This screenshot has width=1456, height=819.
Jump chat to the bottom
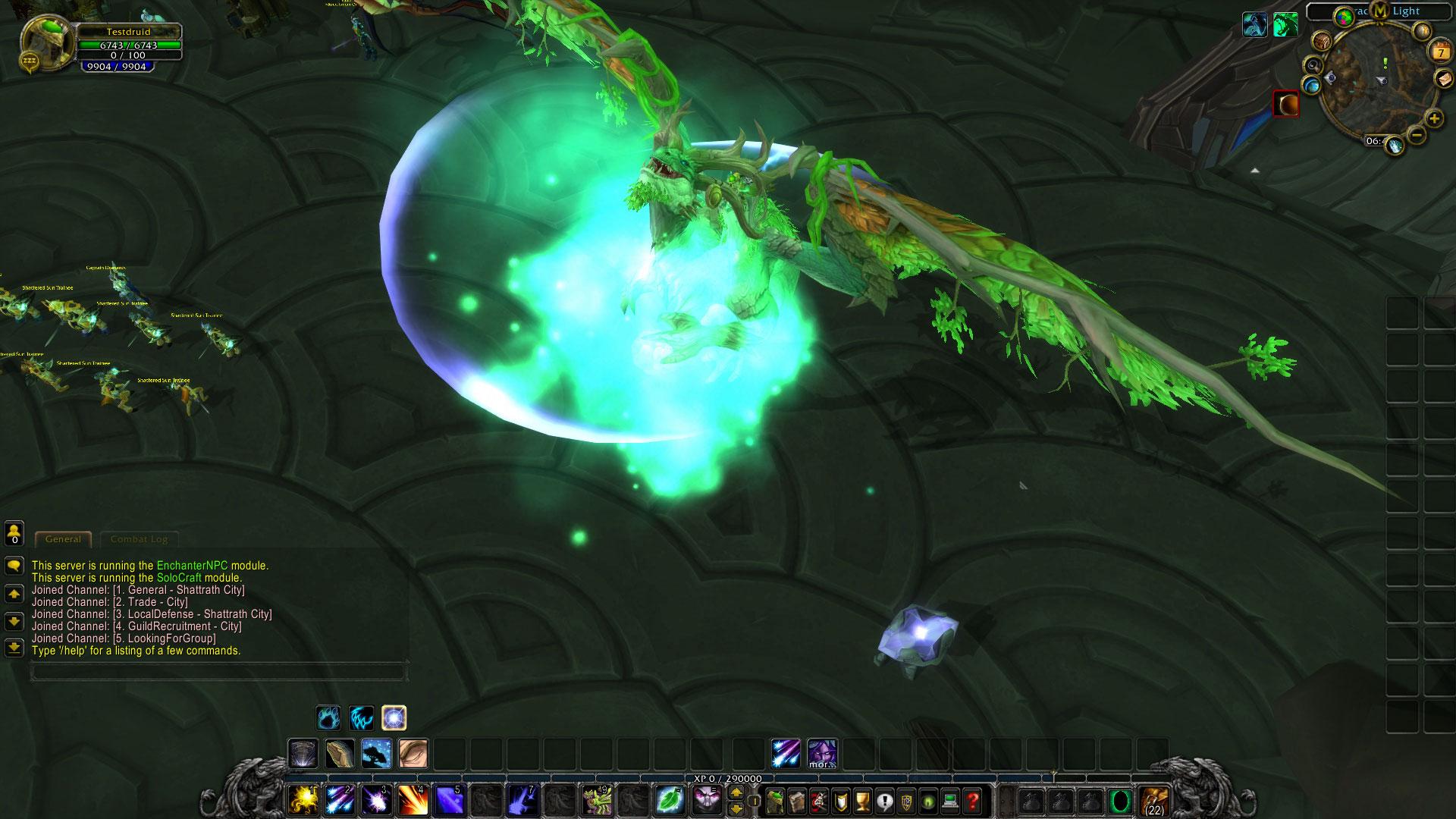pyautogui.click(x=14, y=648)
